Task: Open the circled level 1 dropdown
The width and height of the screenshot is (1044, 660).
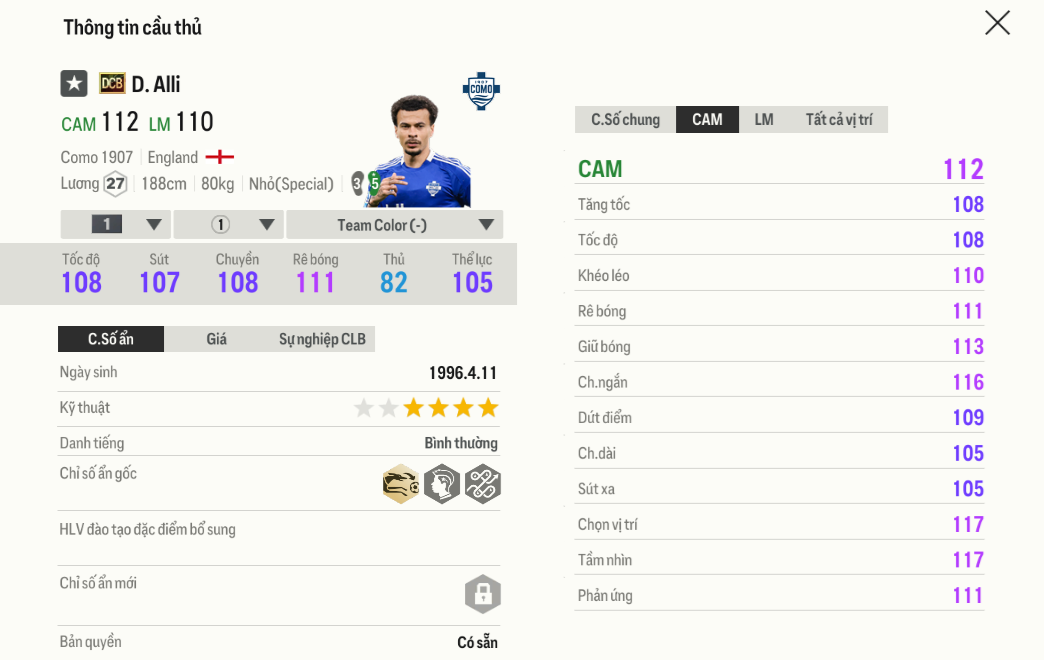Action: coord(229,225)
